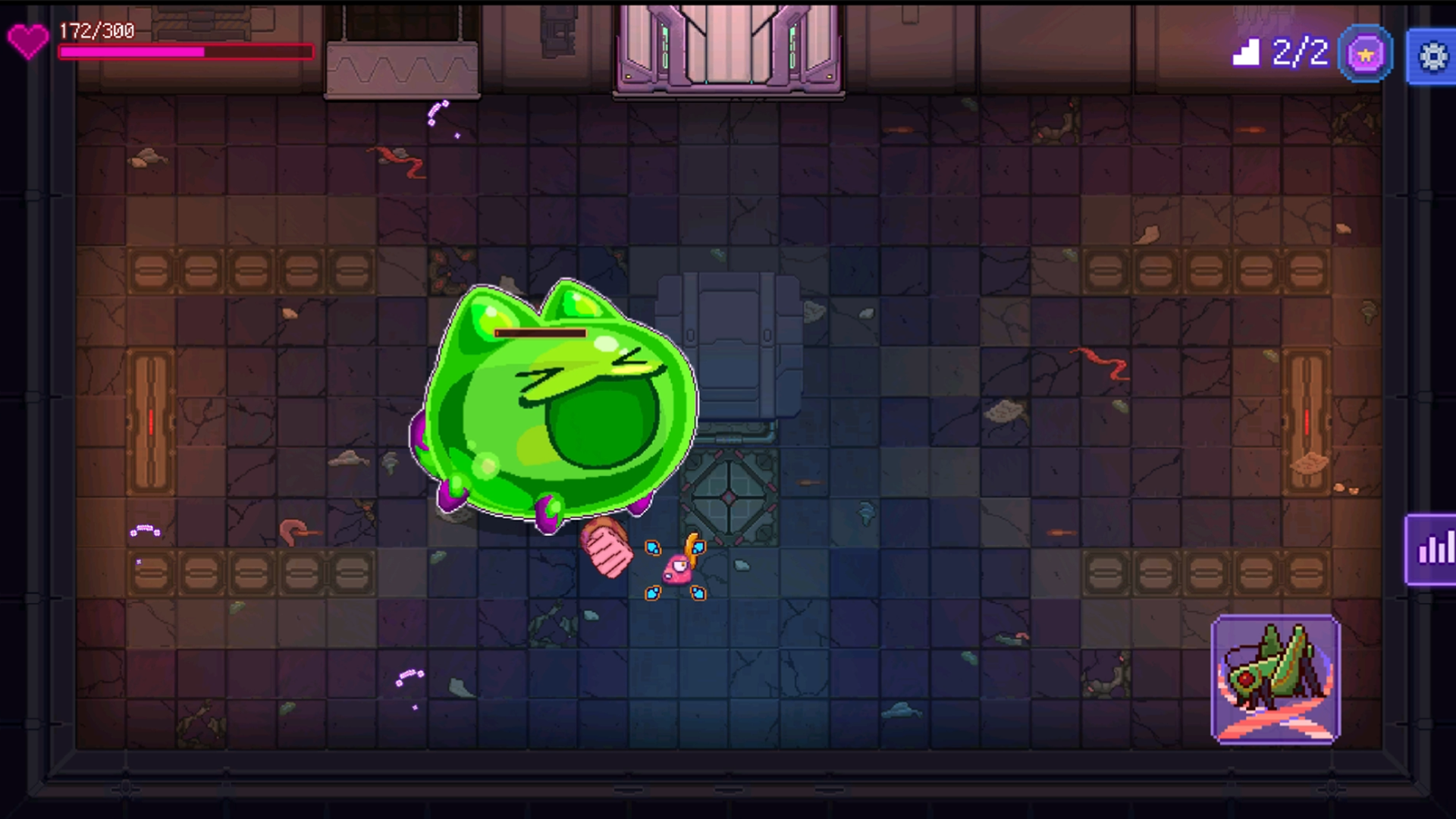Open the settings gear icon

pyautogui.click(x=1433, y=54)
